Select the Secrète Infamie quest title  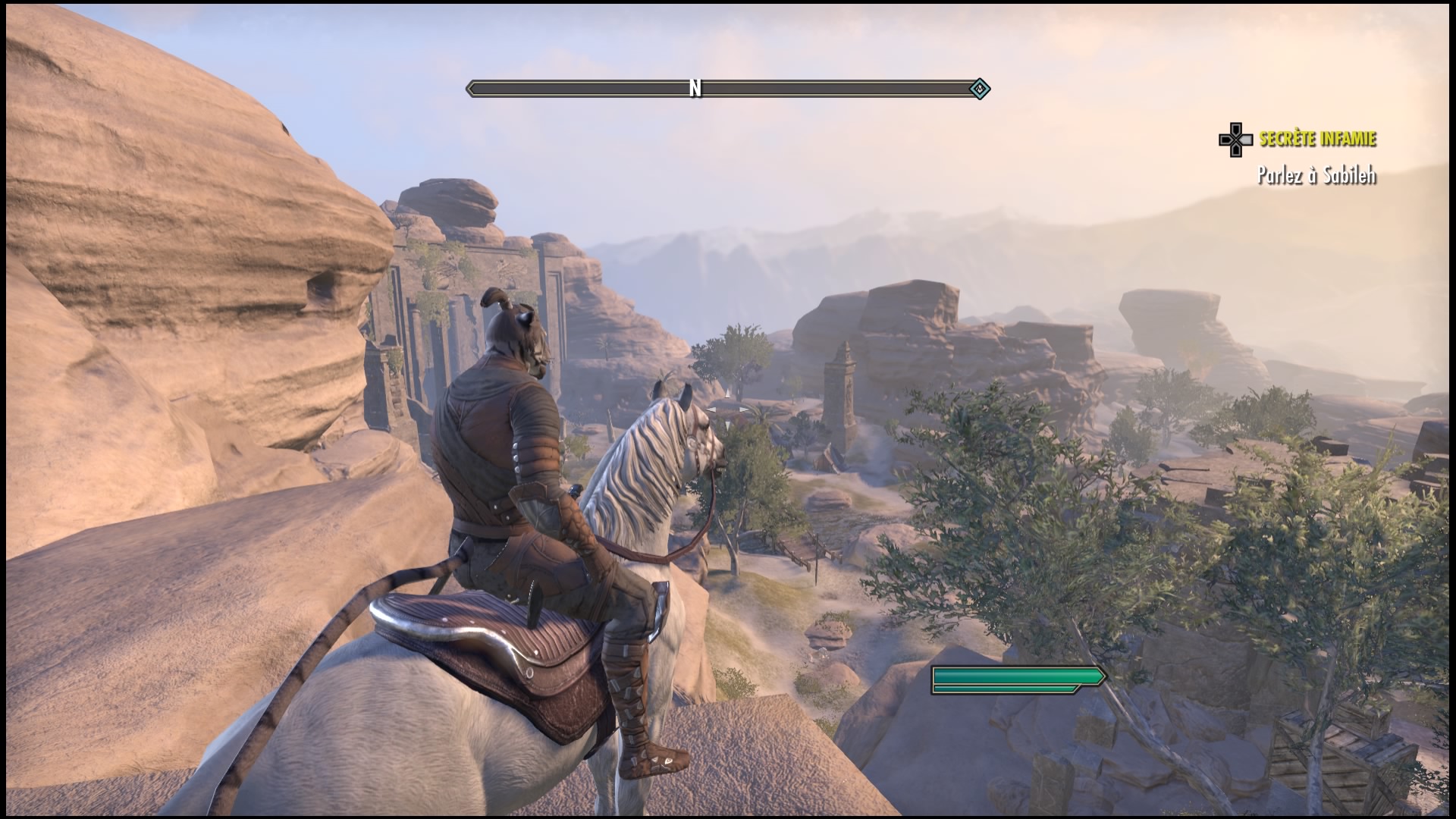point(1317,139)
